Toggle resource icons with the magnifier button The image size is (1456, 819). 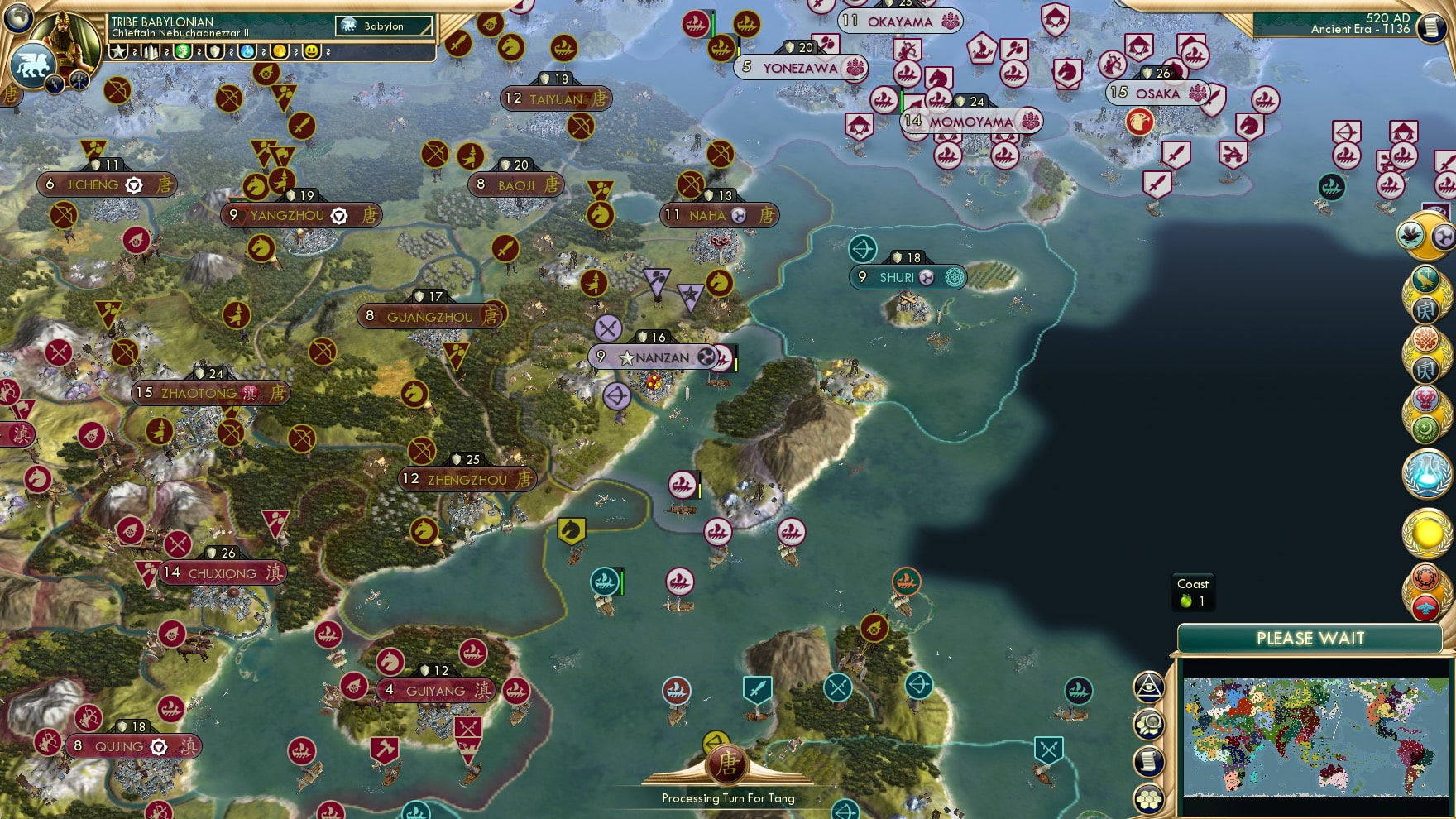pyautogui.click(x=1148, y=723)
